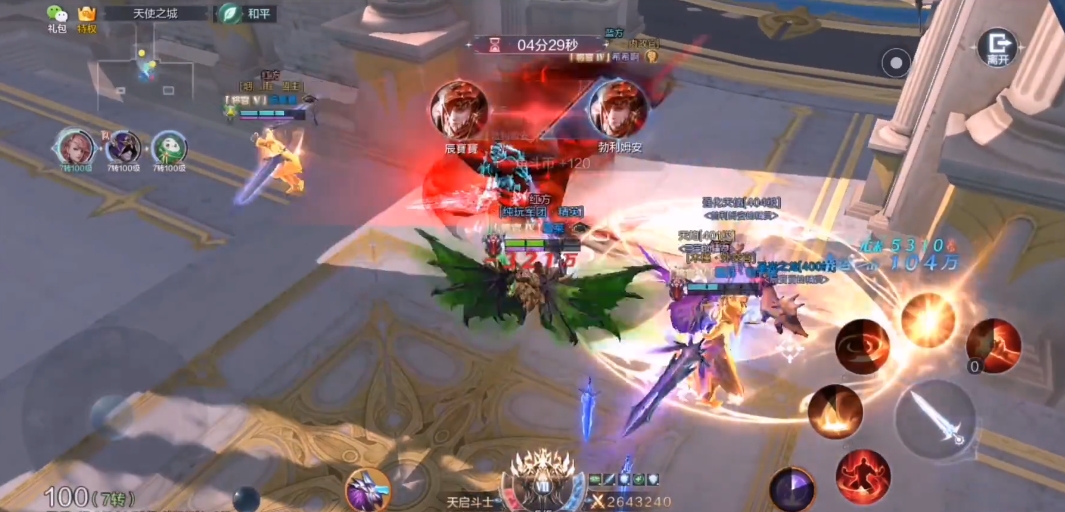Click the 离开 leave button

(996, 45)
